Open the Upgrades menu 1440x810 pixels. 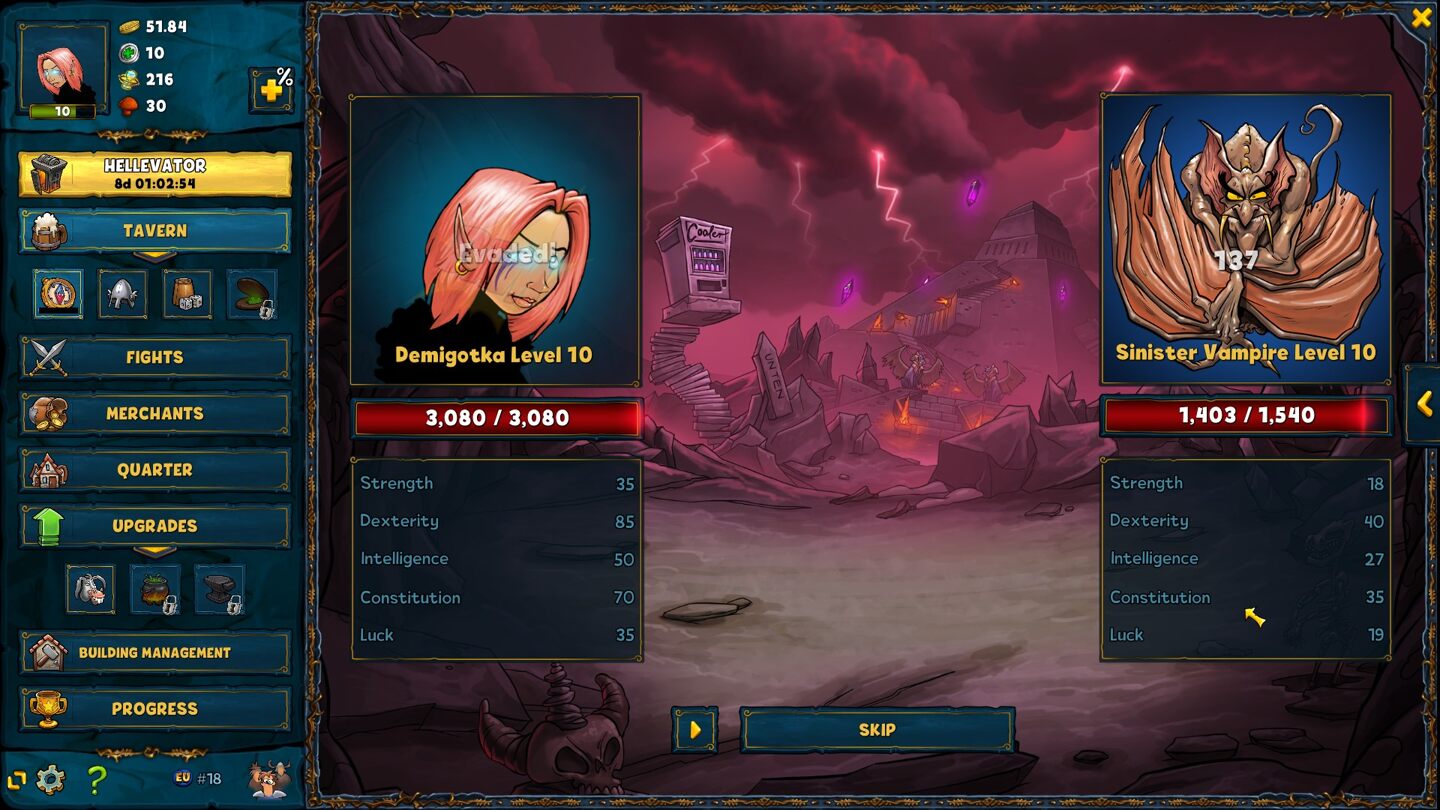click(155, 526)
